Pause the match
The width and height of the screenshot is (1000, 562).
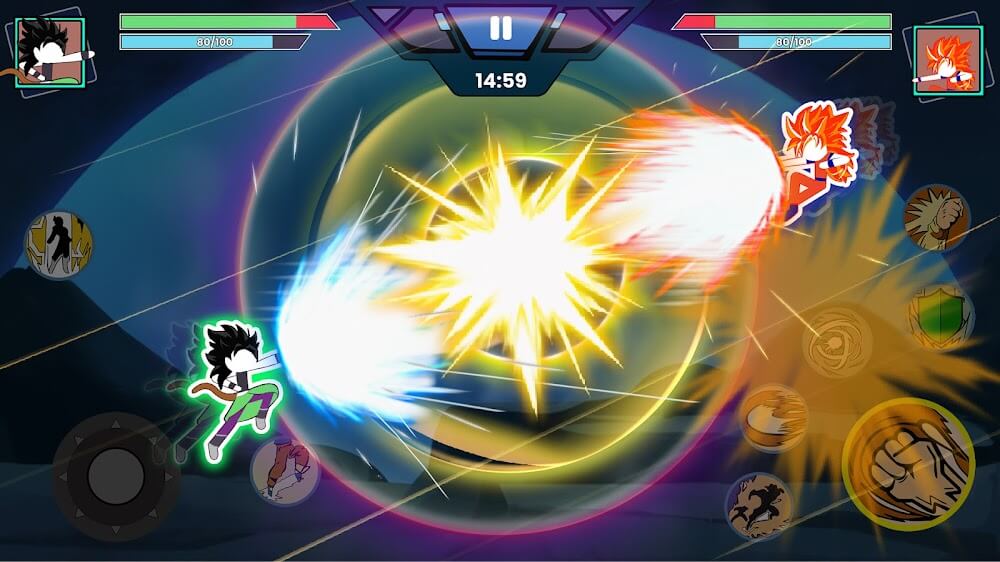(500, 28)
